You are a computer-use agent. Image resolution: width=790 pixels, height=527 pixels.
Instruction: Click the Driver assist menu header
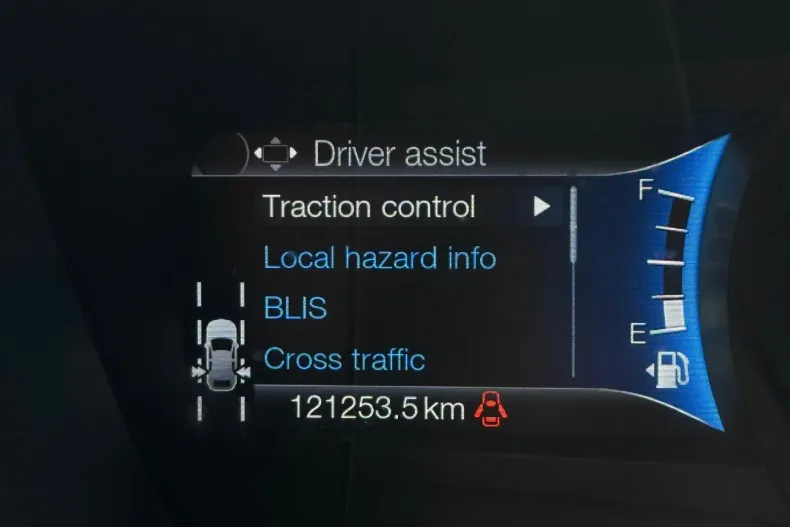[399, 154]
